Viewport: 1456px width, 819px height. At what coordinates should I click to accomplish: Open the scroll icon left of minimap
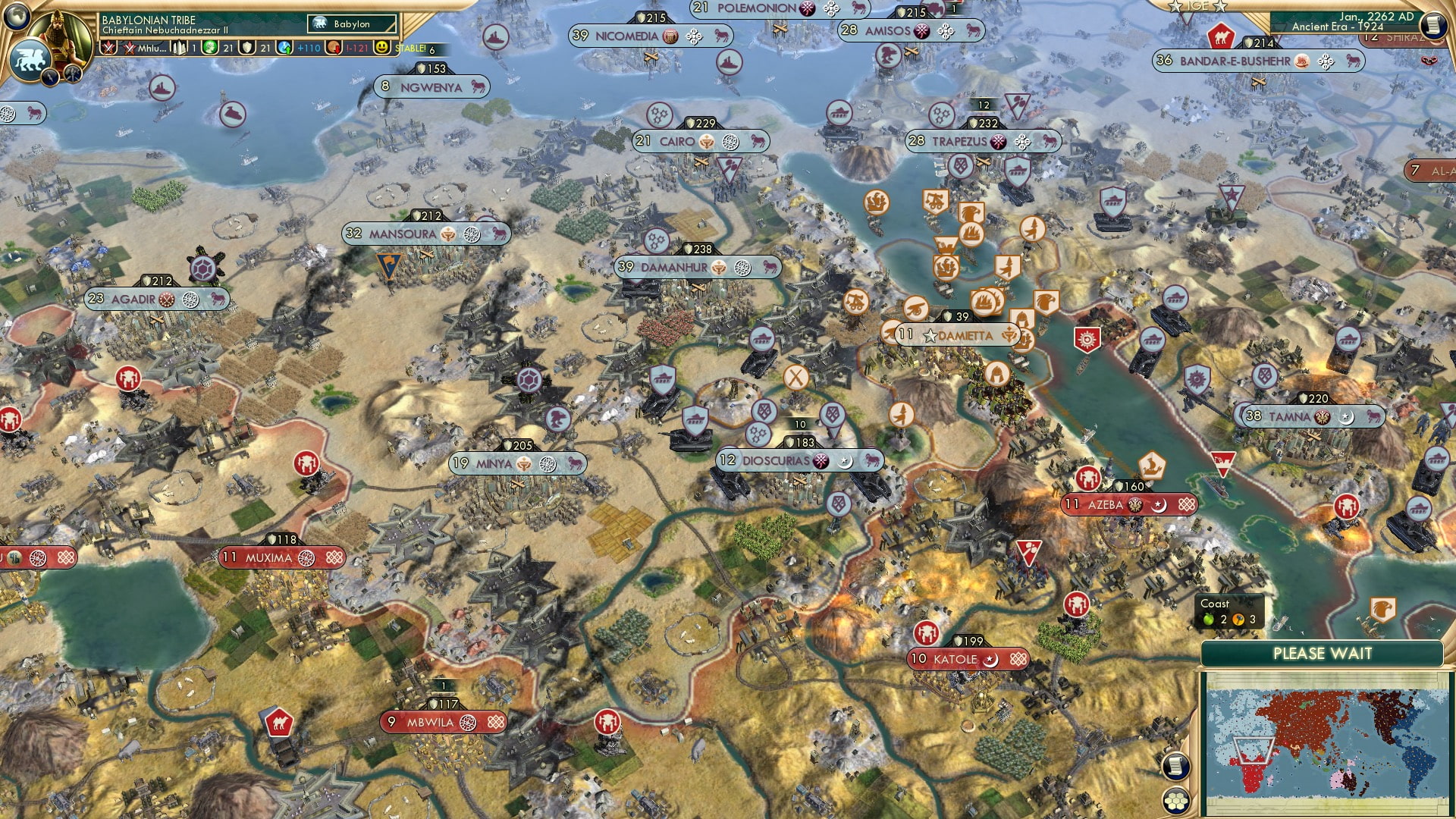[x=1175, y=766]
